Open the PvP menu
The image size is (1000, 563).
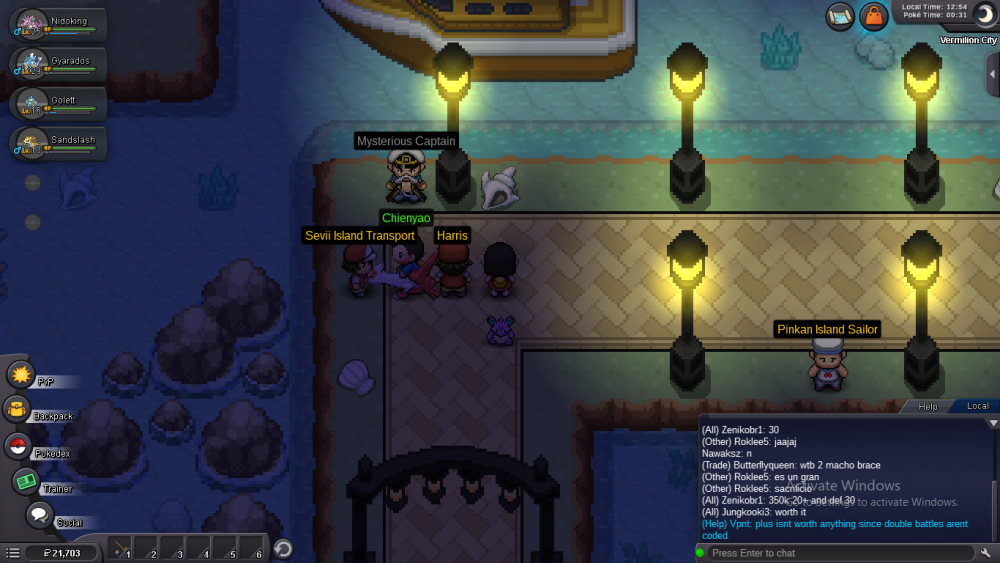click(21, 375)
